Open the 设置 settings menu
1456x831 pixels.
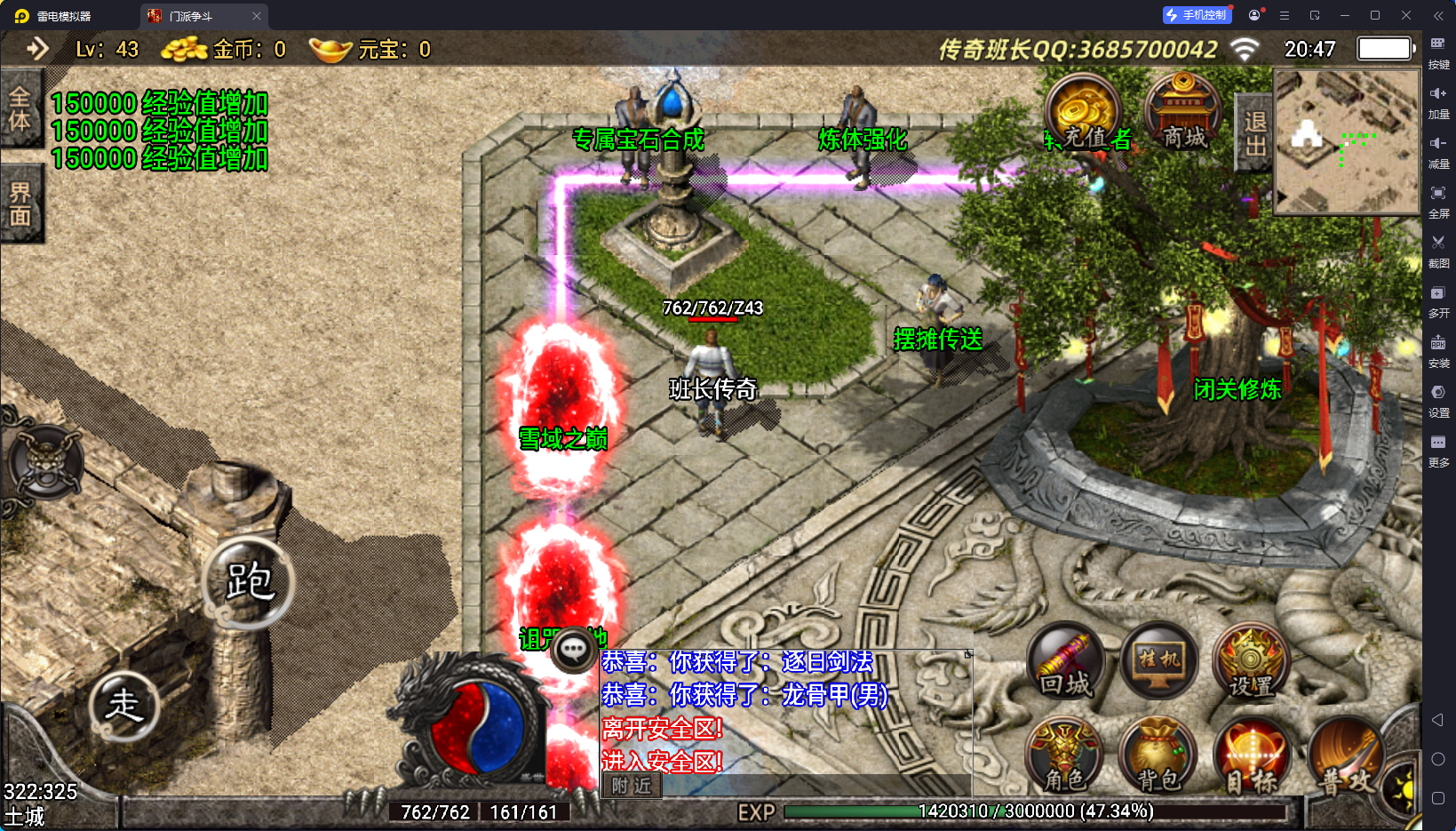(x=1251, y=664)
